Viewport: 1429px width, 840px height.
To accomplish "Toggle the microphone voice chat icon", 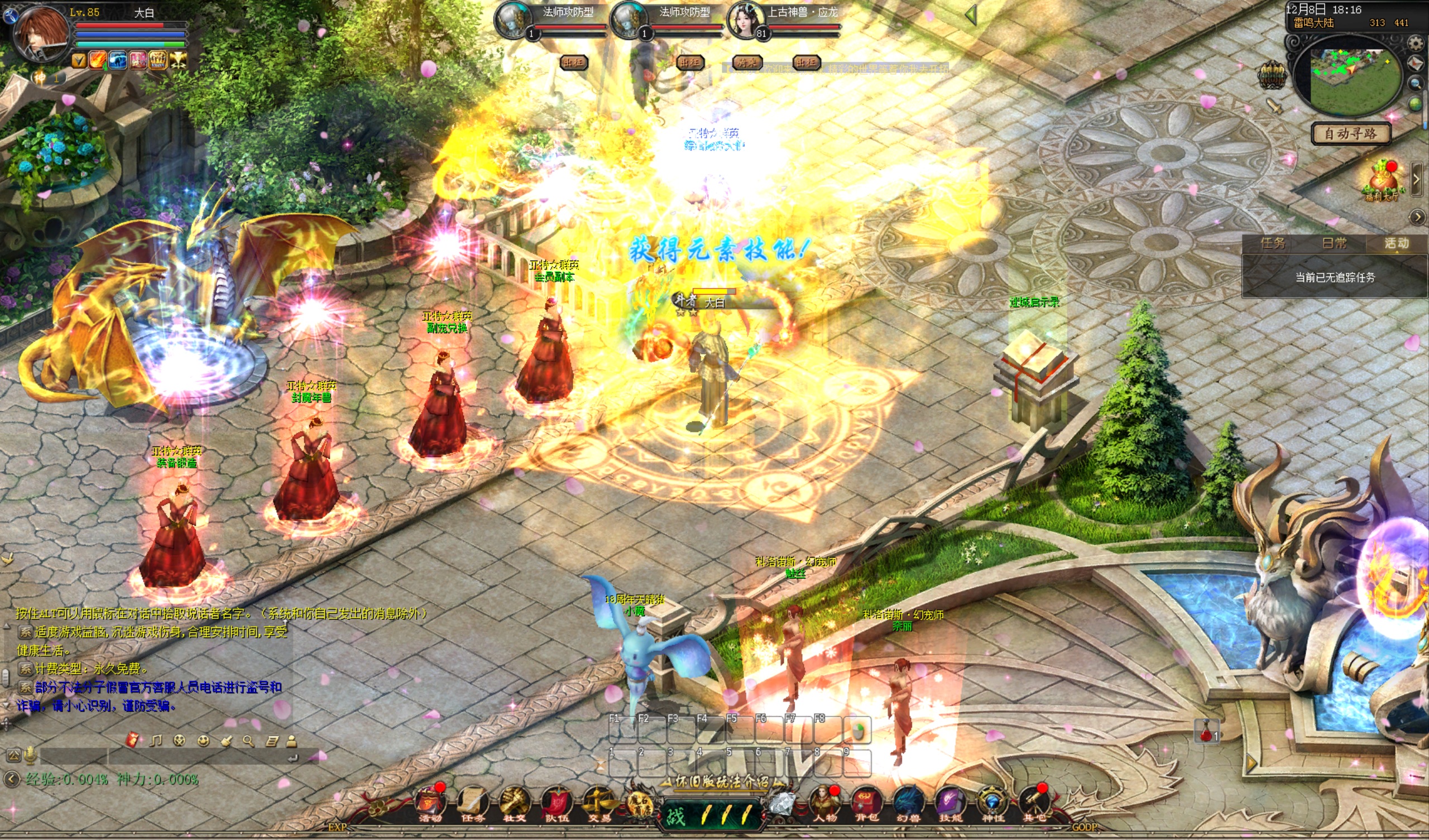I will coord(31,756).
